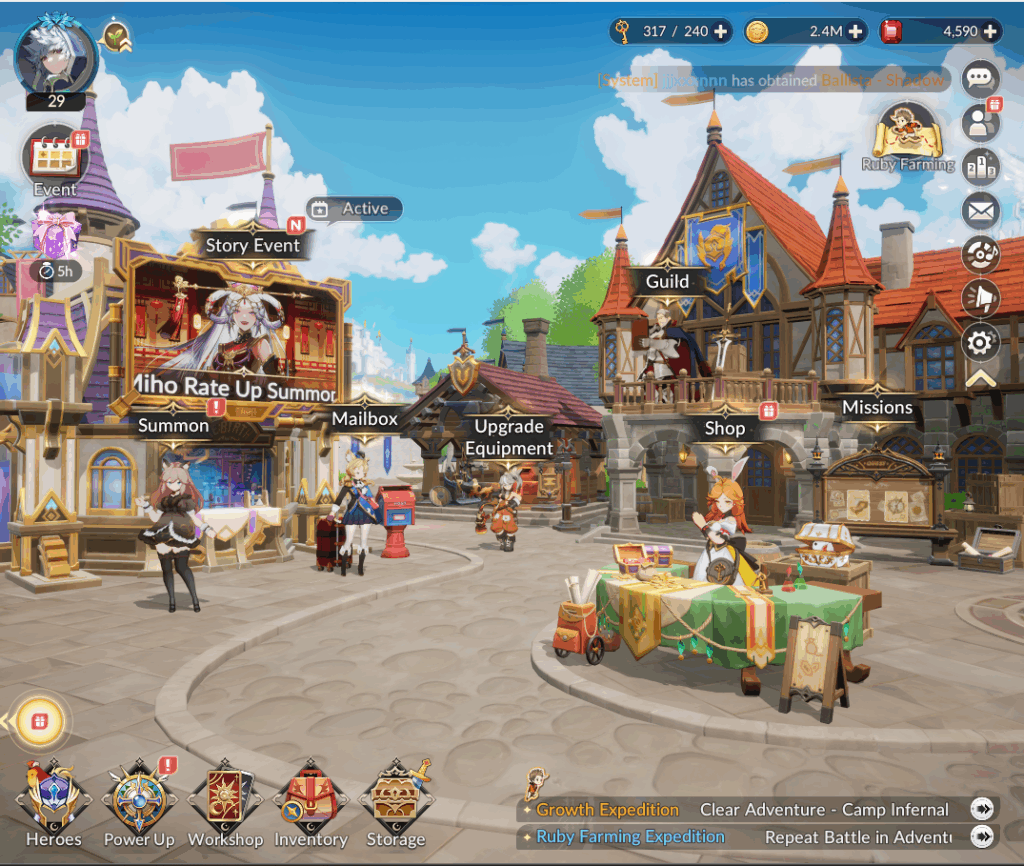Open the megaphone announcements icon
Viewport: 1024px width, 866px height.
click(980, 298)
